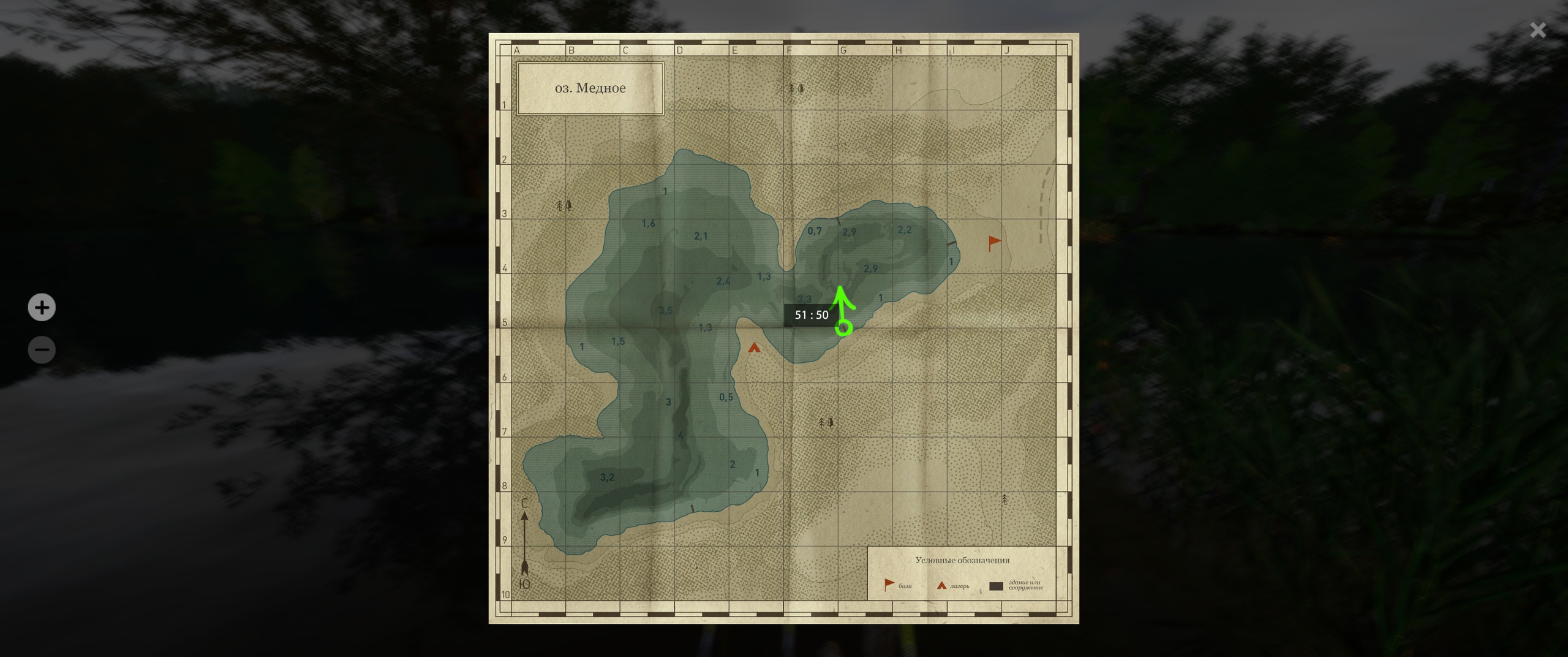
Task: Zoom in the map with plus button
Action: pyautogui.click(x=42, y=308)
